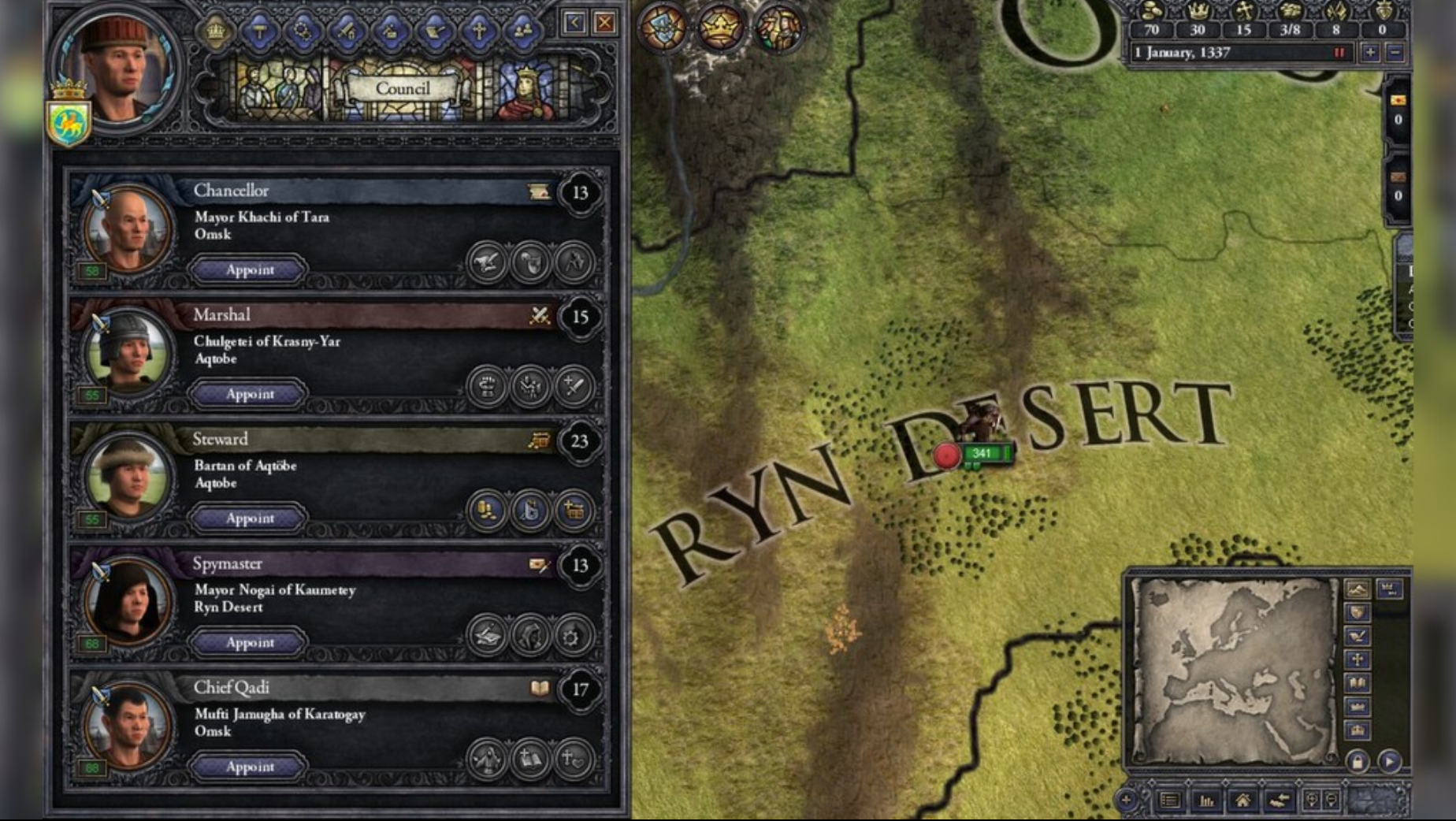Pause the game clock

pos(1338,54)
